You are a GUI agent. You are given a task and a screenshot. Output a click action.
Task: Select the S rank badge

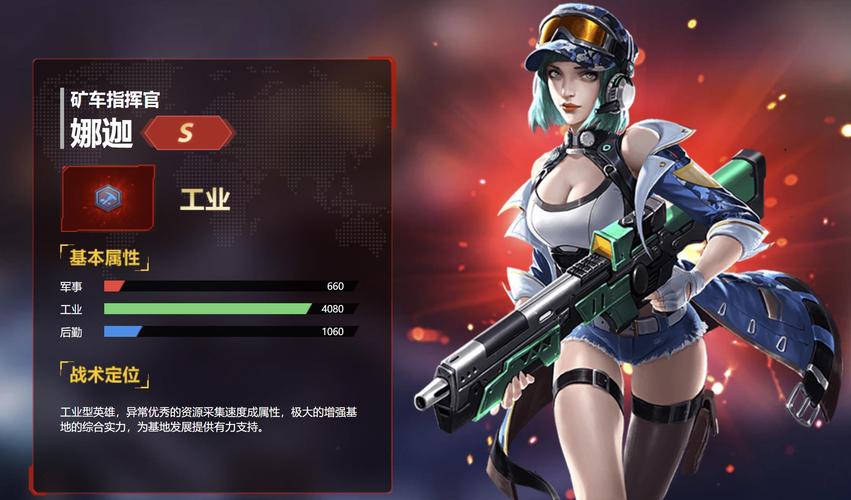[x=188, y=132]
